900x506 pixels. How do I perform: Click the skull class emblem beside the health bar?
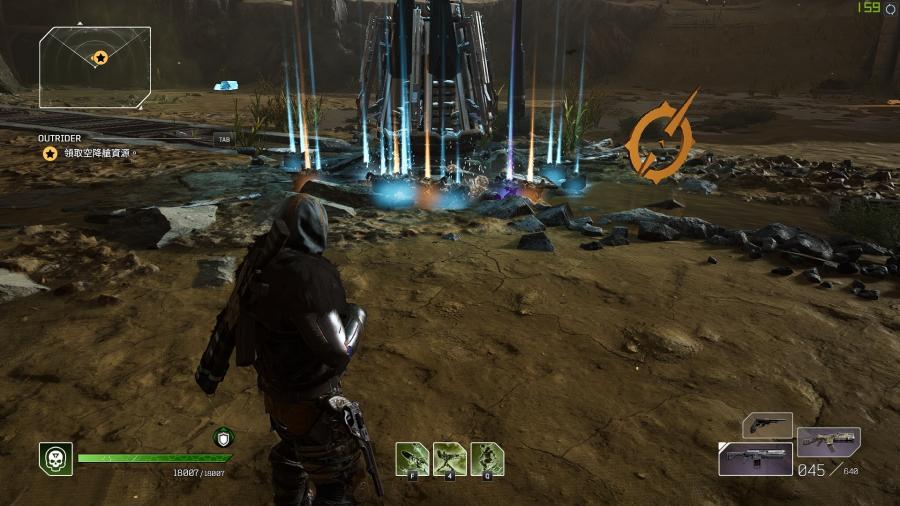tap(55, 458)
